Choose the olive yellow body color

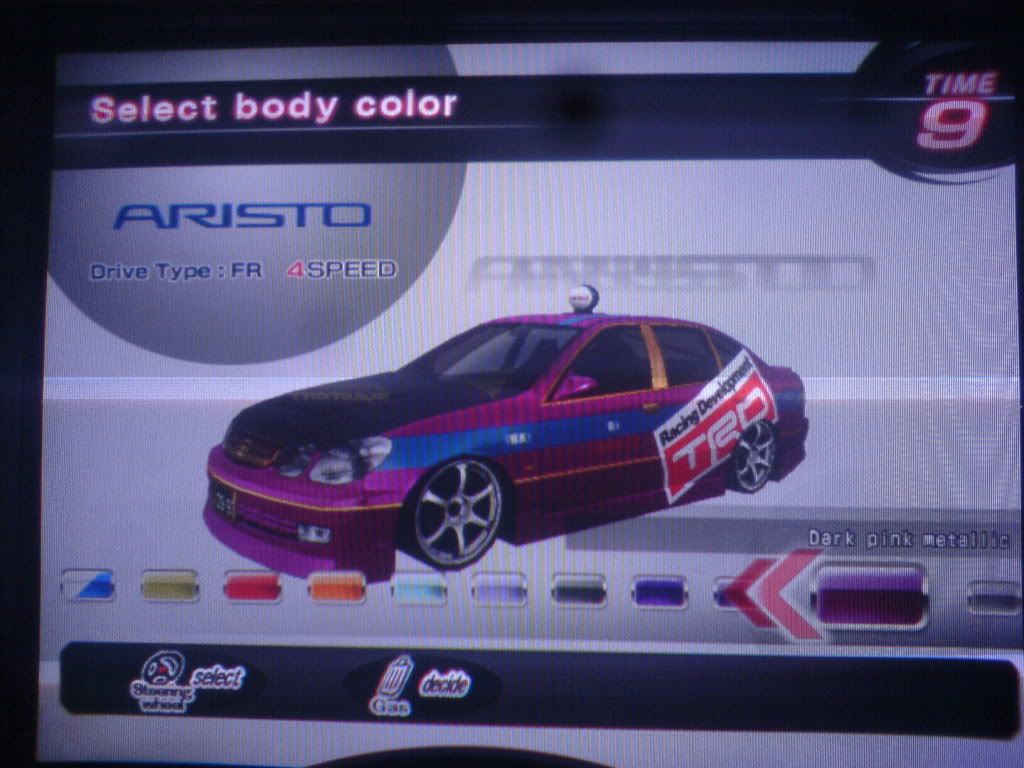170,585
